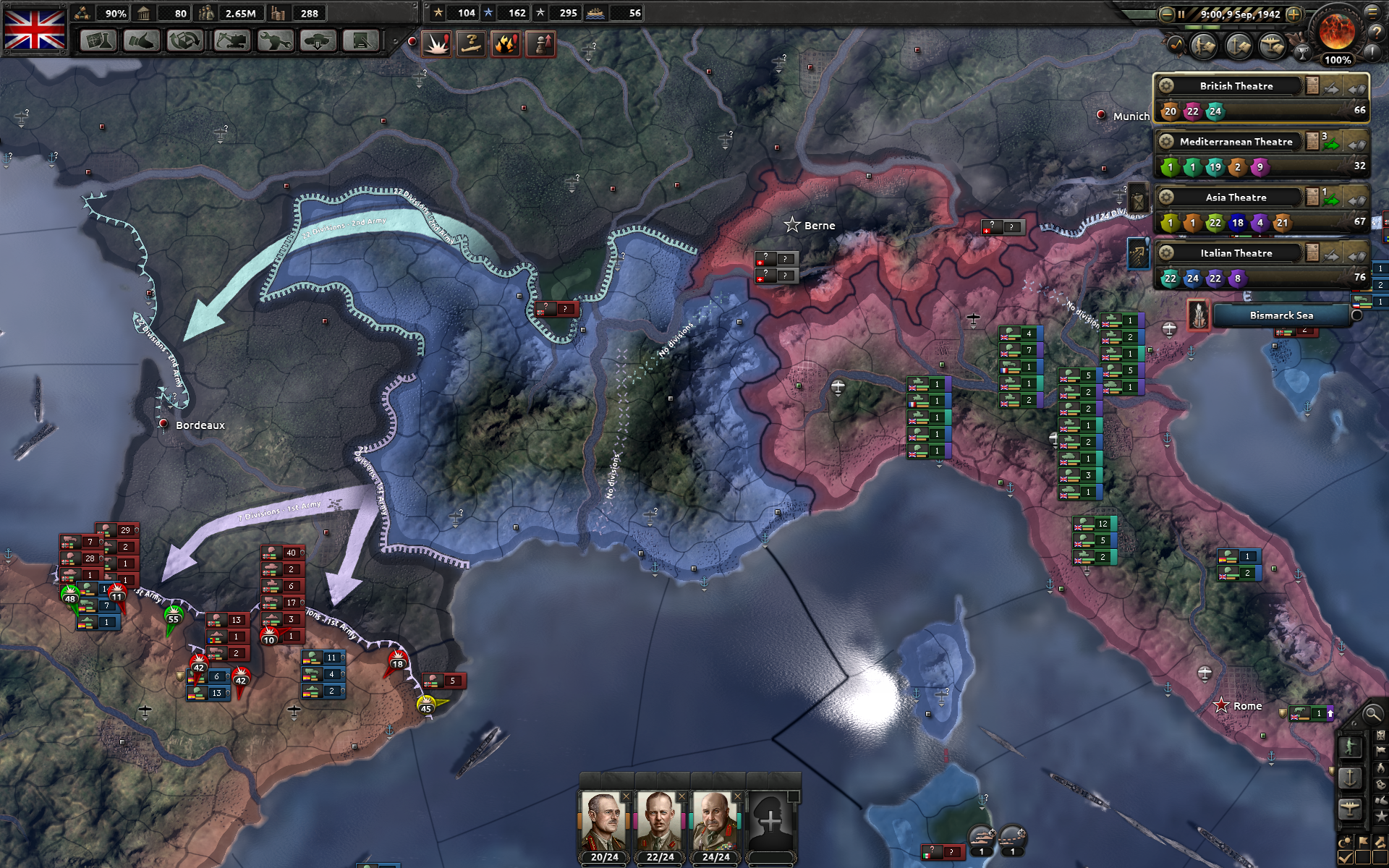This screenshot has height=868, width=1389.
Task: Toggle the in-game music with the note icon
Action: (1177, 45)
